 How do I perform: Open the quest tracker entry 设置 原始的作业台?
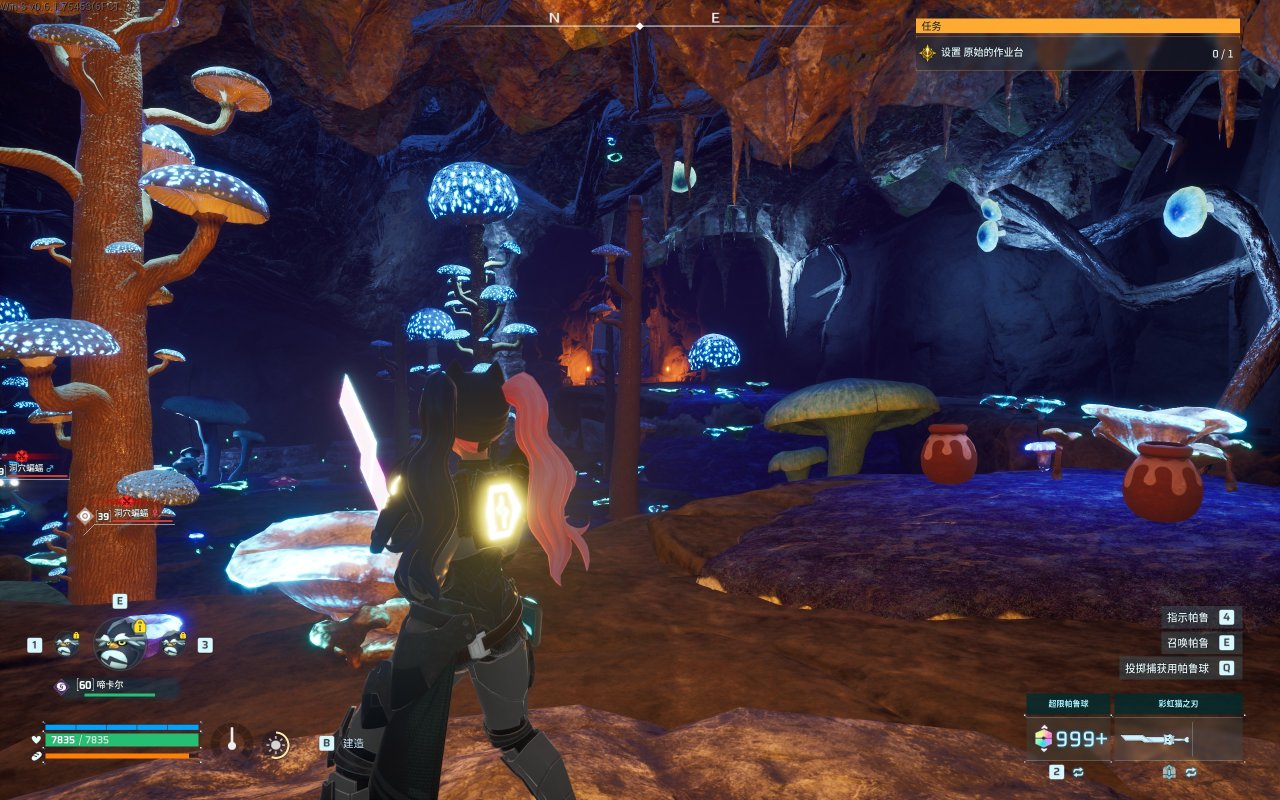1076,53
